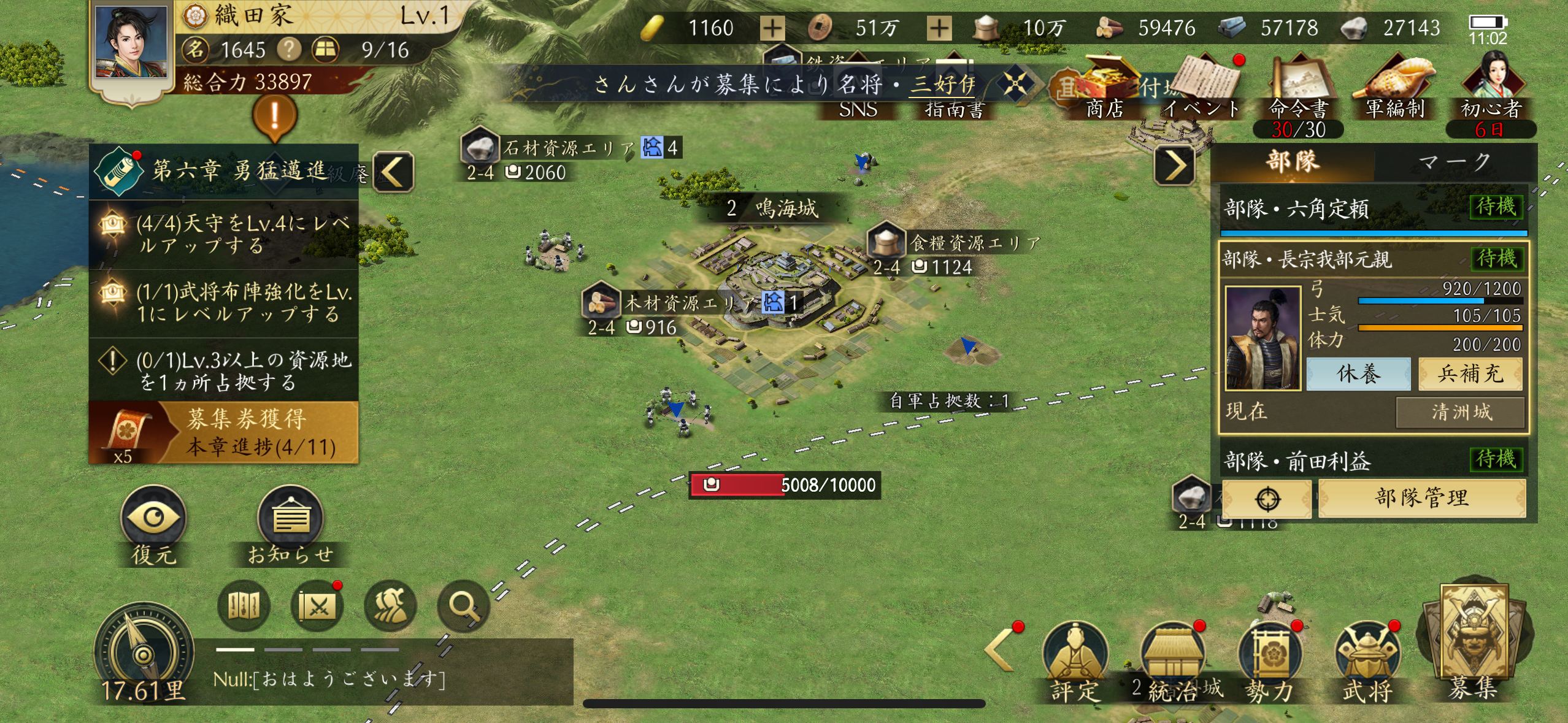
Task: Open the 募集 recruit card menu
Action: (1472, 645)
